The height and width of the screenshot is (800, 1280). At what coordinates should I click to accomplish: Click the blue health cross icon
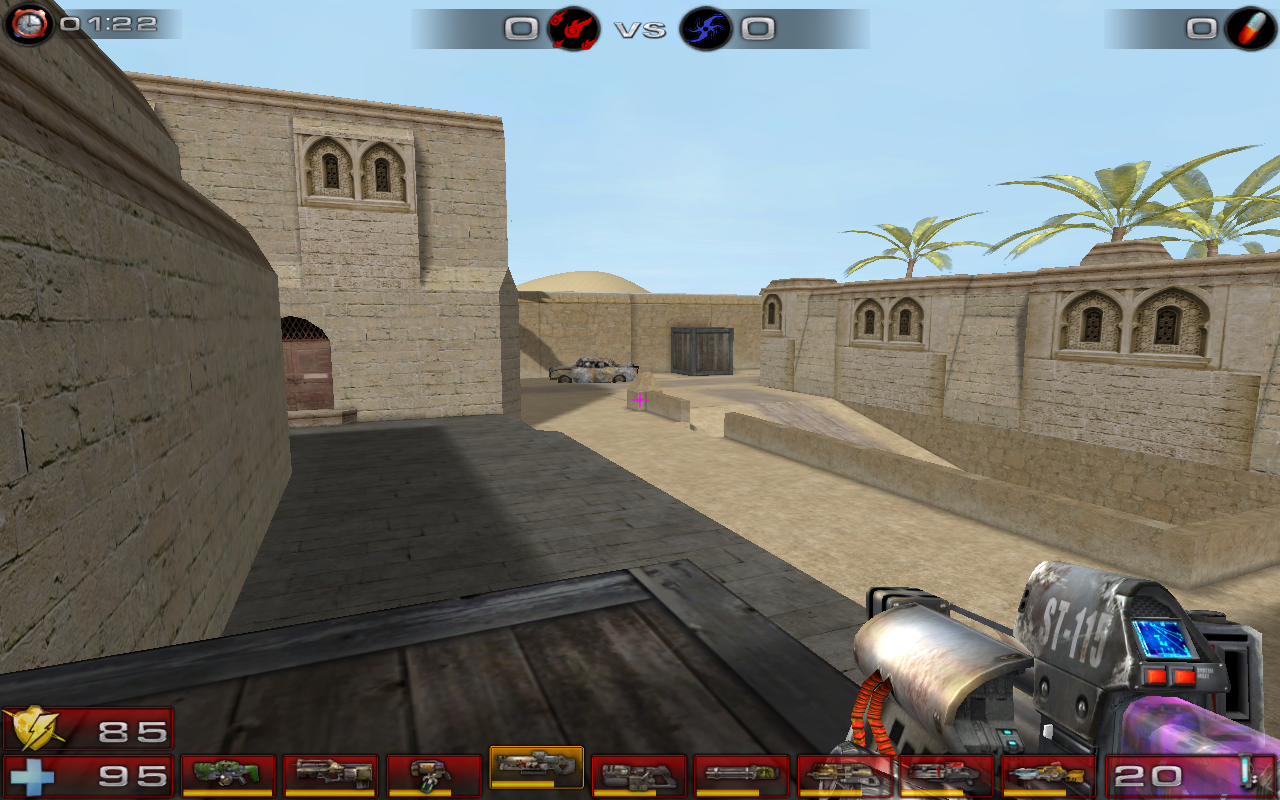coord(33,774)
